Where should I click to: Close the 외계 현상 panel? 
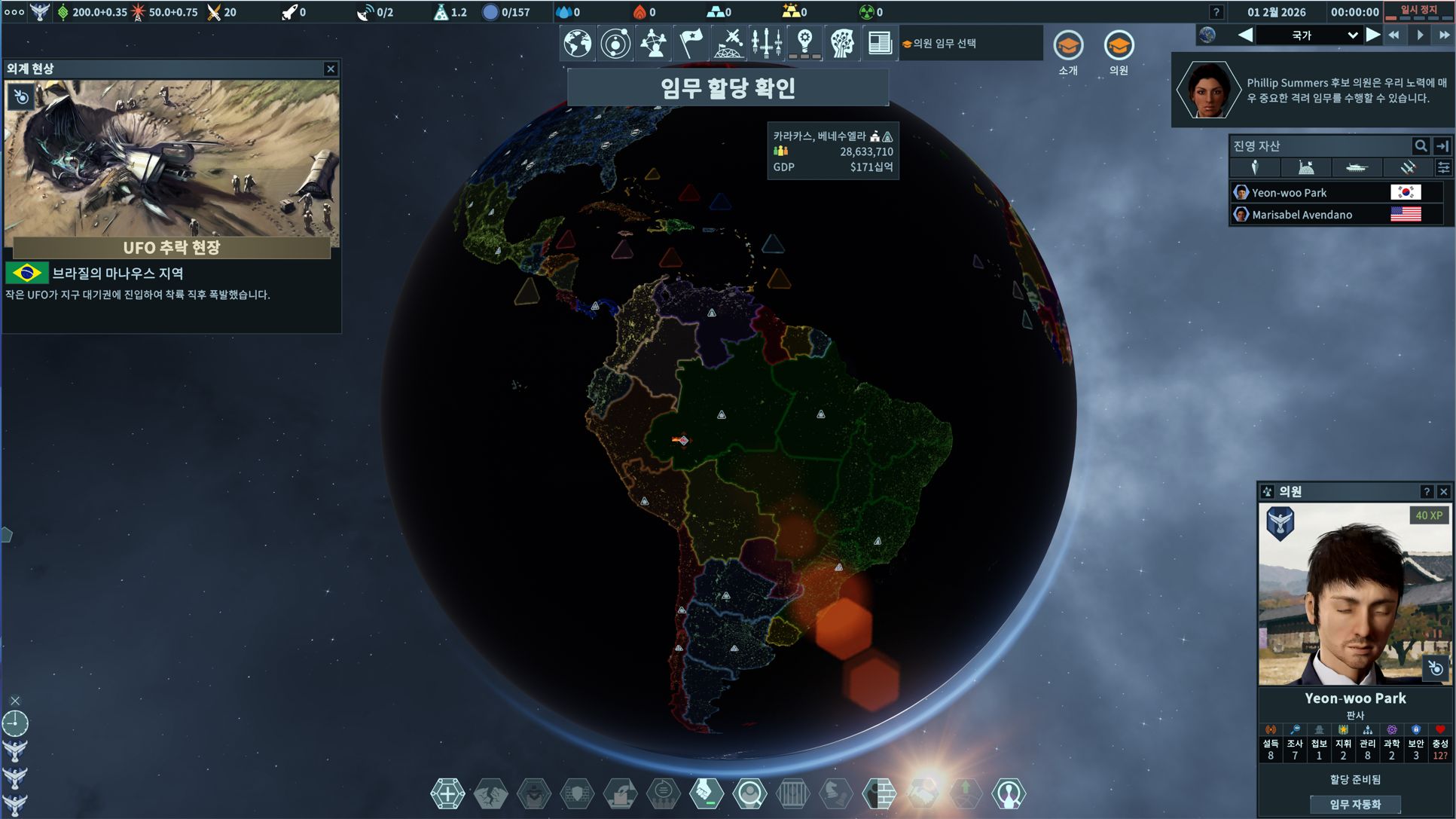click(331, 69)
